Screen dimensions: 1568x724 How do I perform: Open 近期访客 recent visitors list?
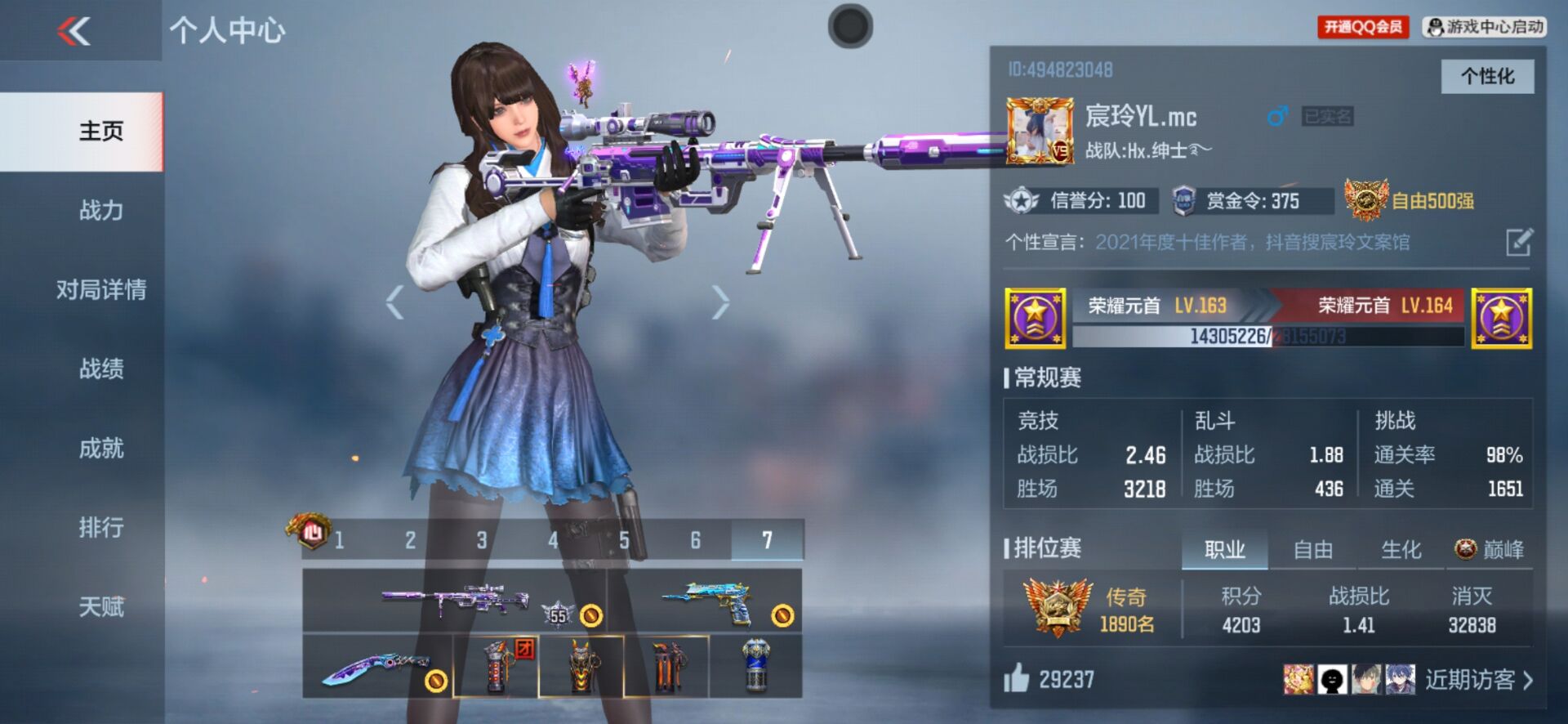coord(1478,680)
